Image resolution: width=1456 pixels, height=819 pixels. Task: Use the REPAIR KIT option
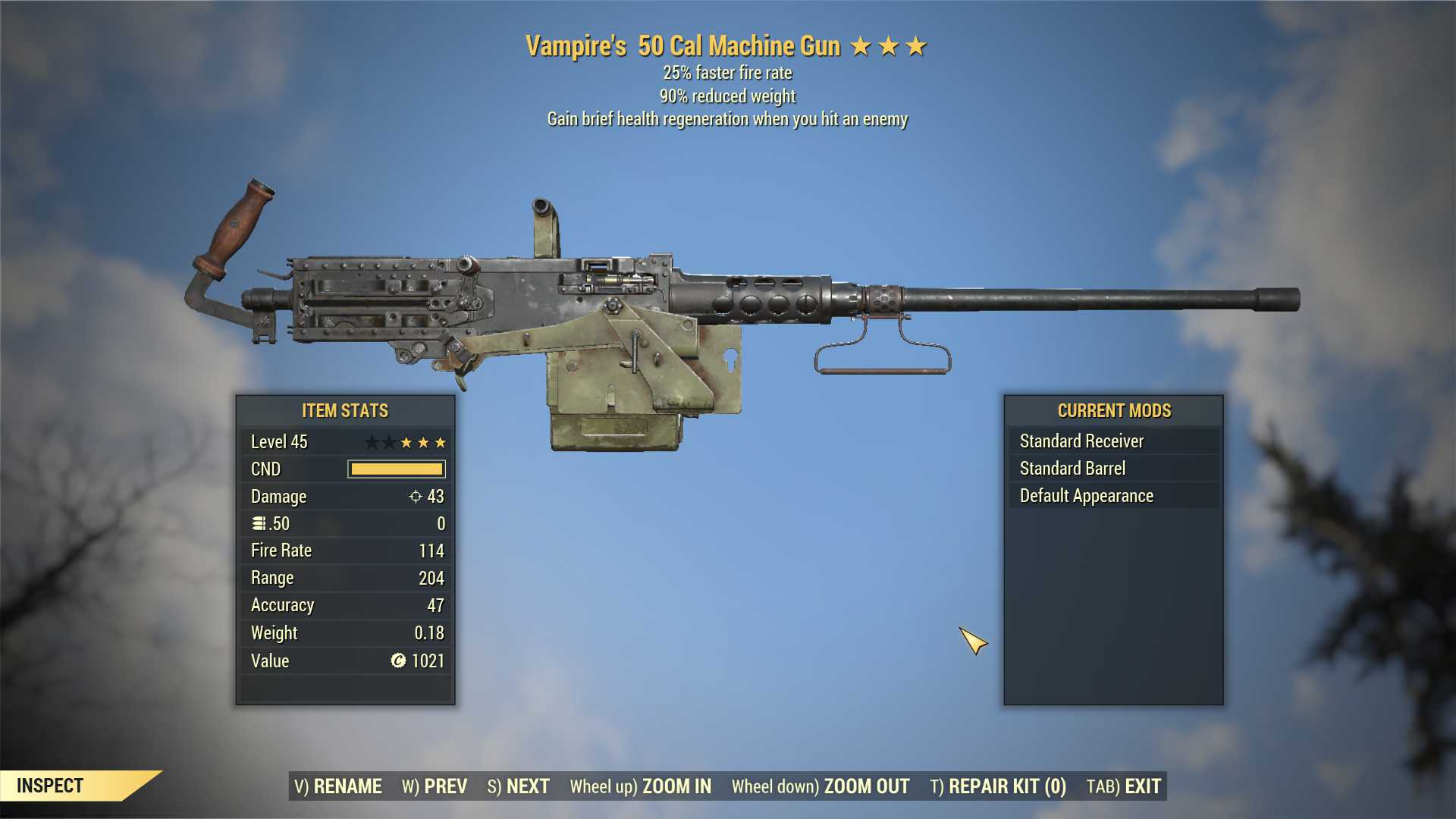(x=998, y=786)
